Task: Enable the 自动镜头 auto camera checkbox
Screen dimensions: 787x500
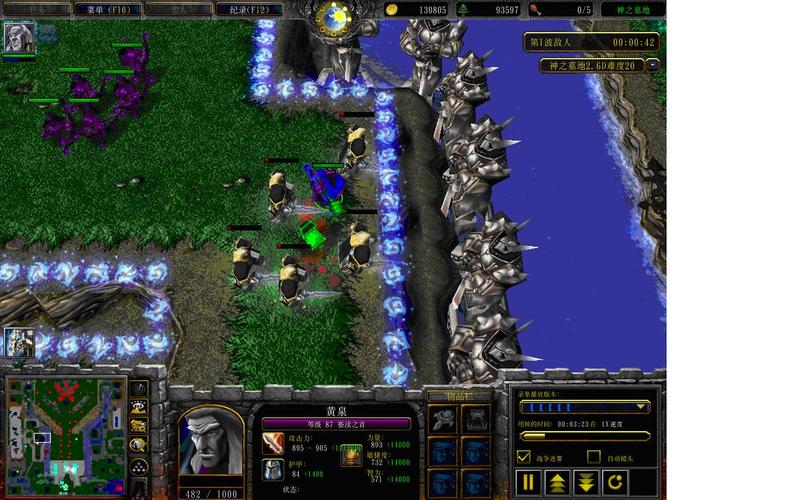Action: (594, 457)
